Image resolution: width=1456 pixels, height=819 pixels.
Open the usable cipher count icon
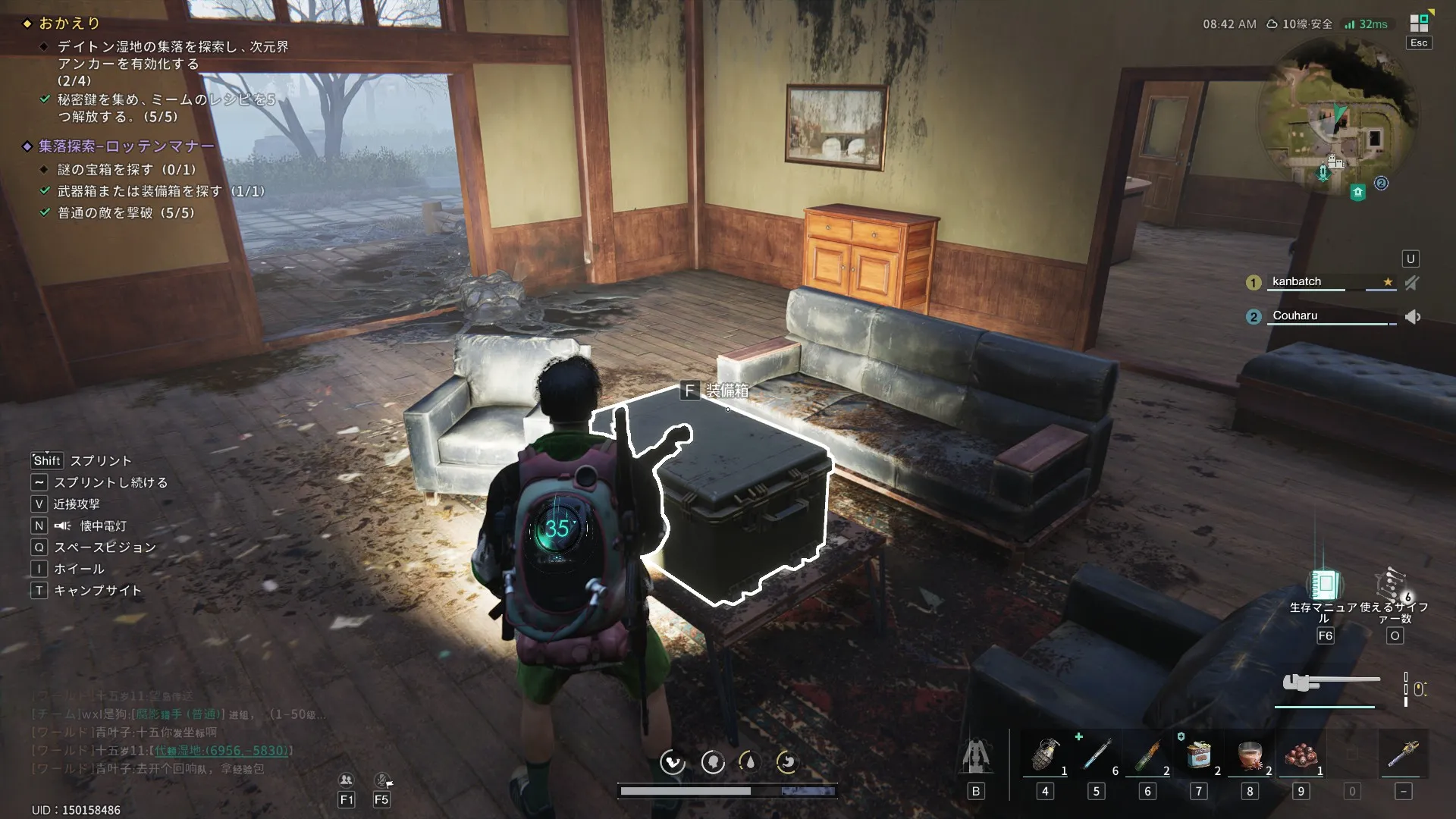(x=1392, y=585)
